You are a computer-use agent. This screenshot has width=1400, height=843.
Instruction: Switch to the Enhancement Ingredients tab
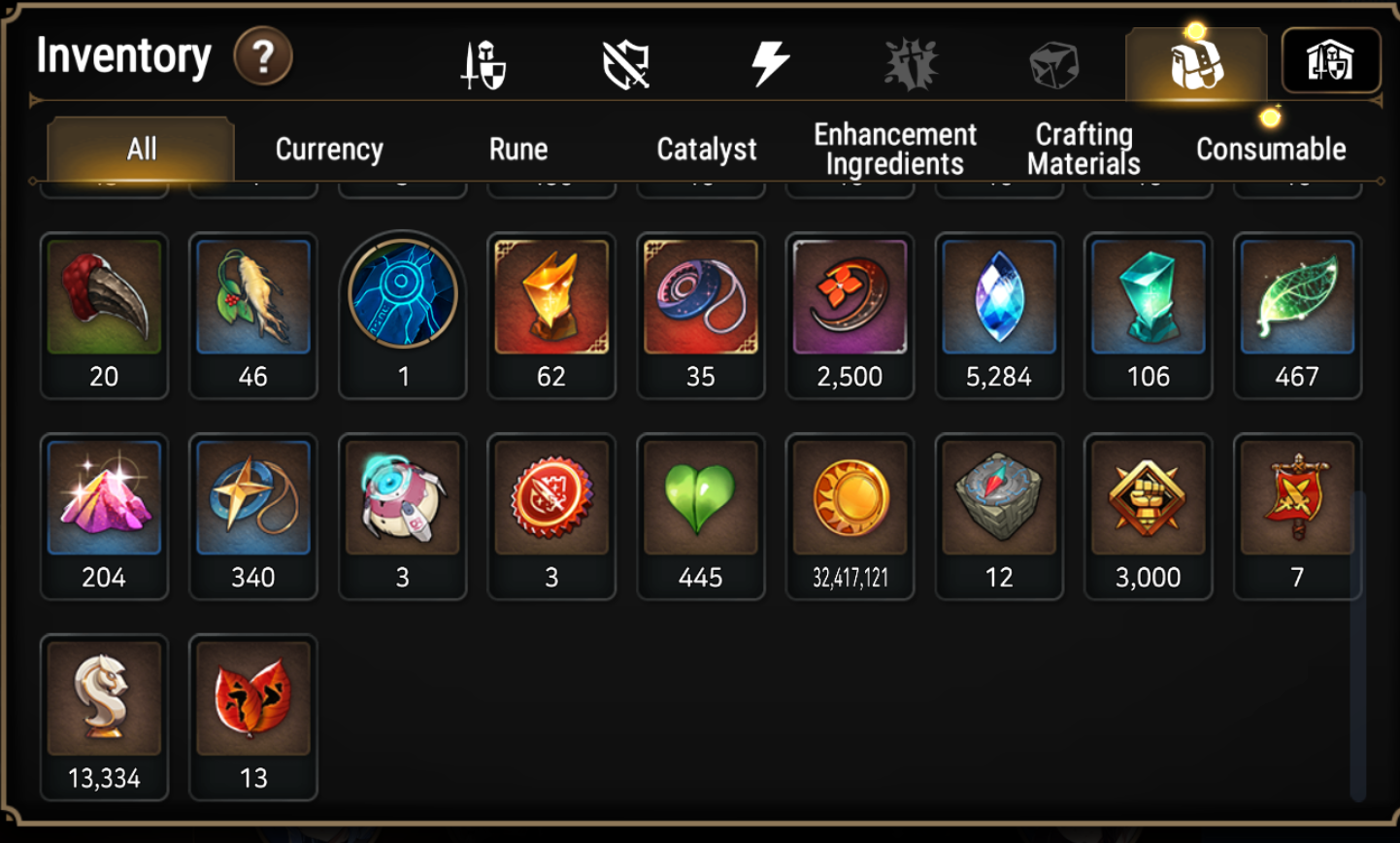coord(894,147)
